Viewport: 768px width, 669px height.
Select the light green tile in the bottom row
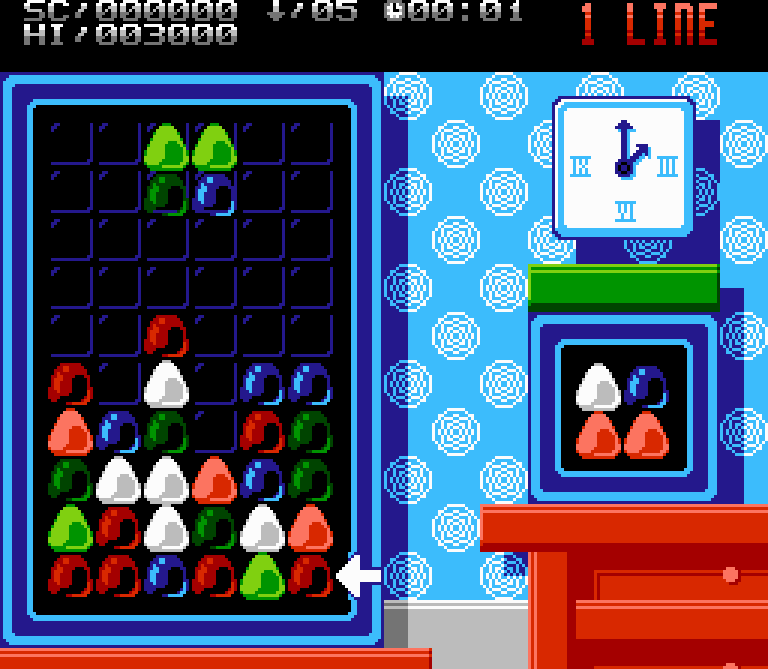[x=263, y=576]
